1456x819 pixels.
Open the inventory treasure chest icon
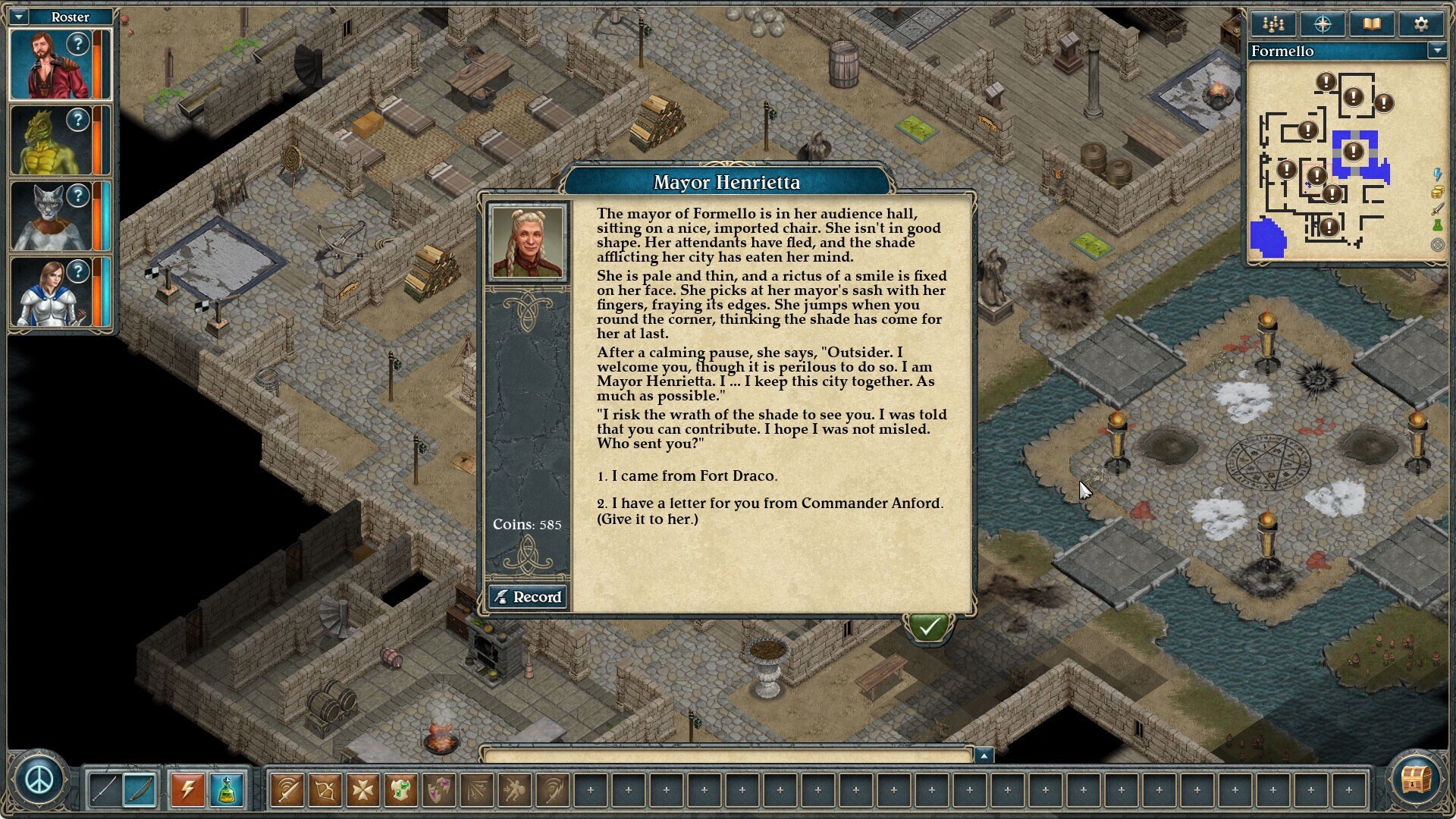(1417, 780)
